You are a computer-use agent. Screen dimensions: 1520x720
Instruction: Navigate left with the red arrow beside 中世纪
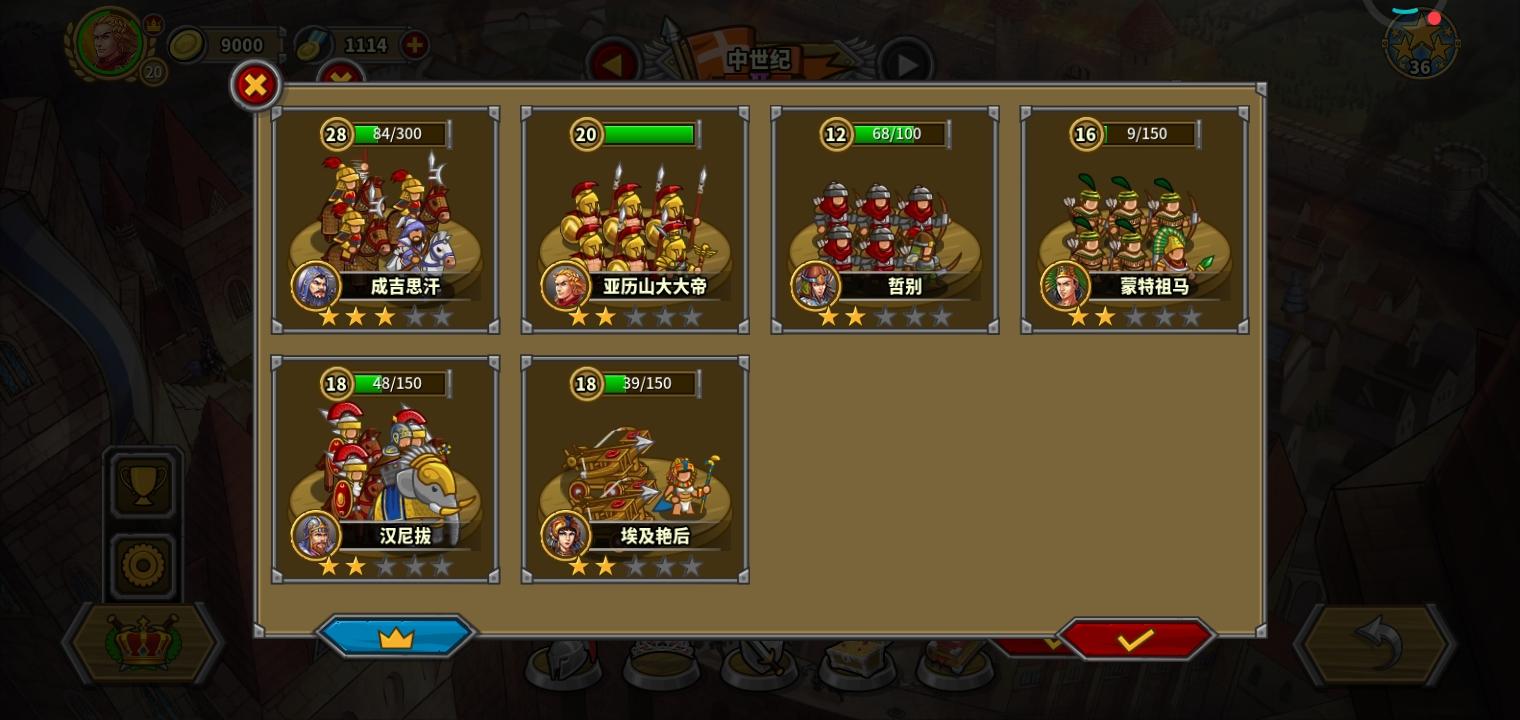pos(613,62)
